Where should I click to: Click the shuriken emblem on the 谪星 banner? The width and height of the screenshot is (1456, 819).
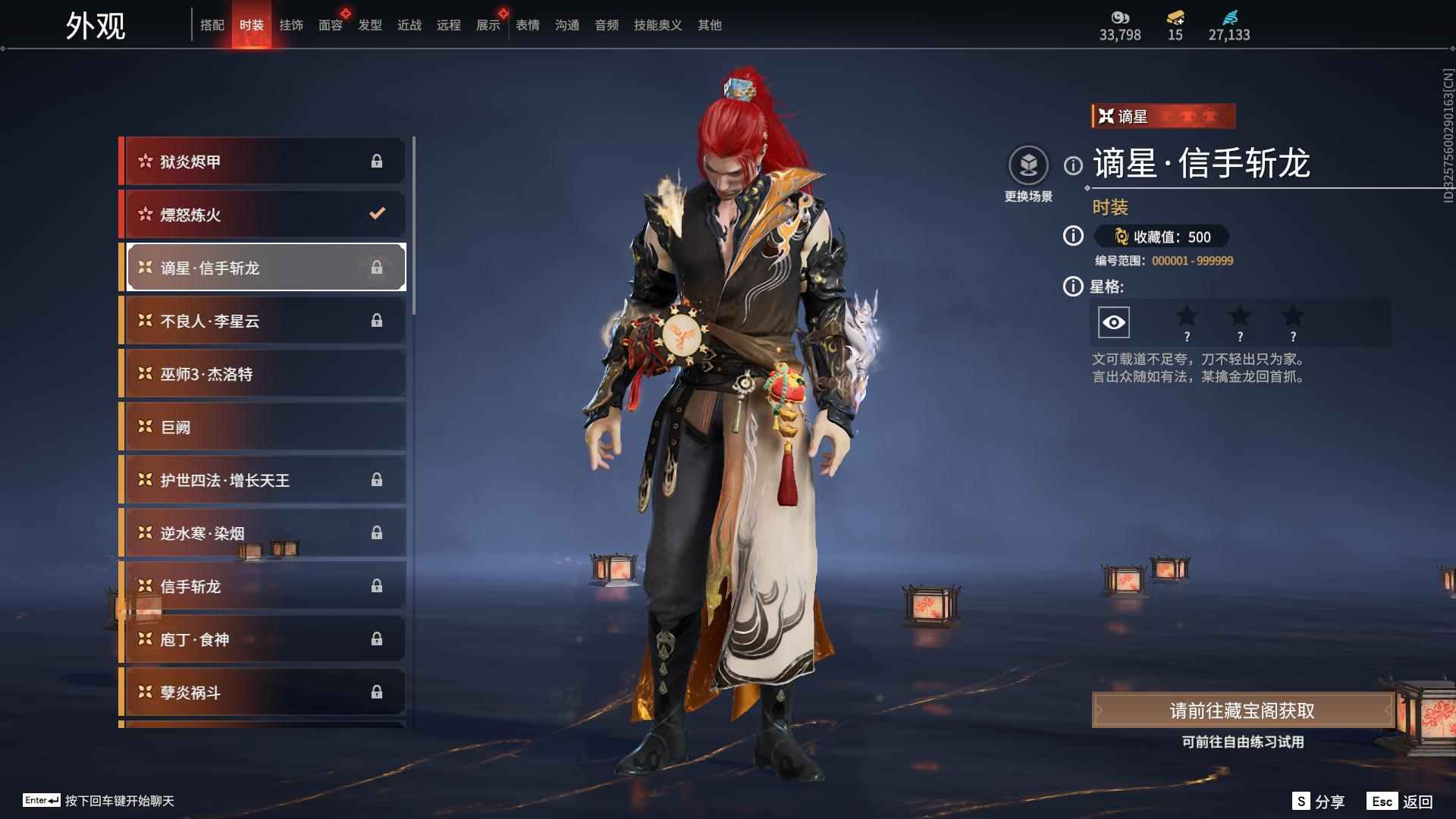(x=1106, y=115)
